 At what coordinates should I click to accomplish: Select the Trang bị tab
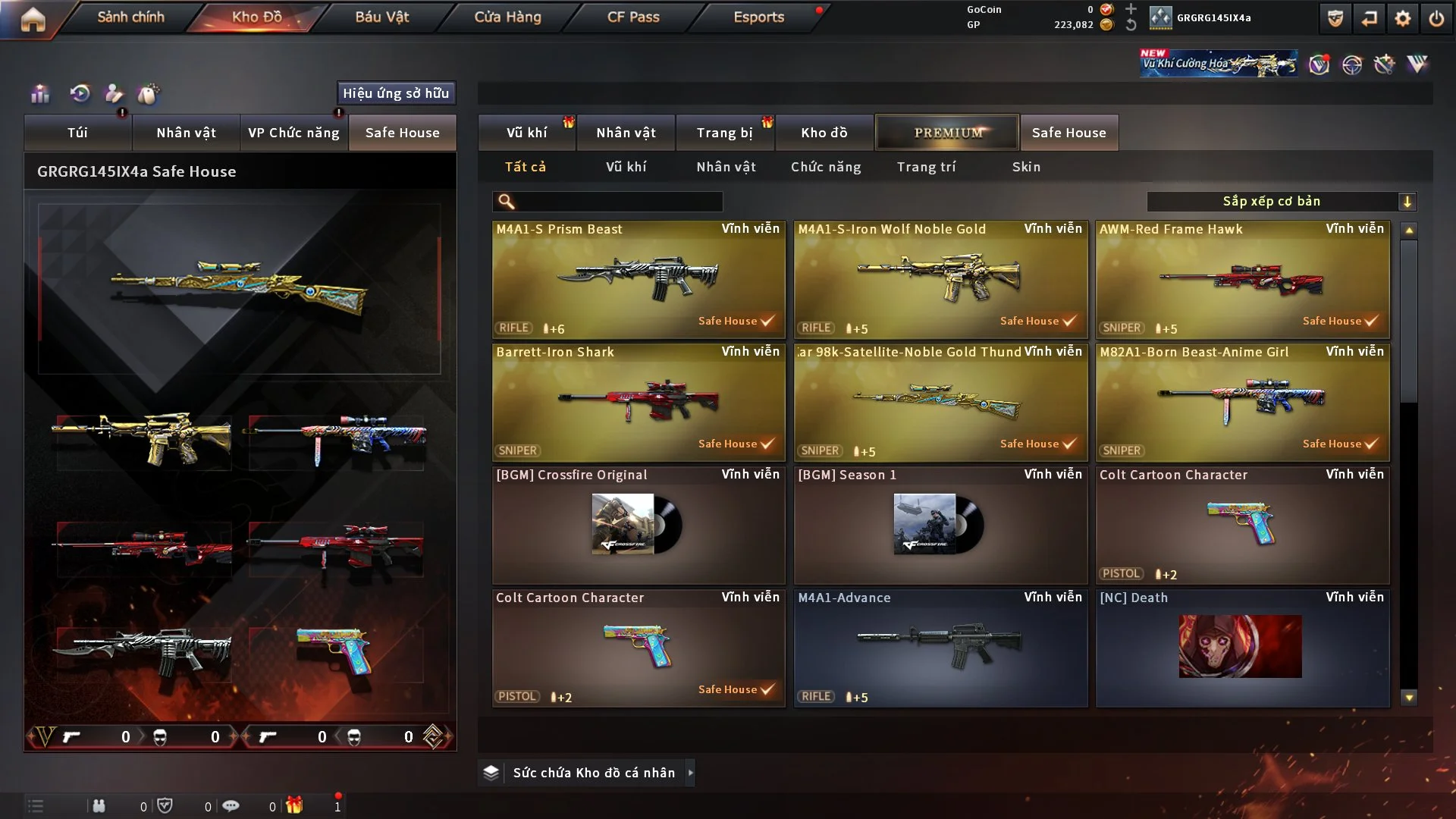(724, 133)
